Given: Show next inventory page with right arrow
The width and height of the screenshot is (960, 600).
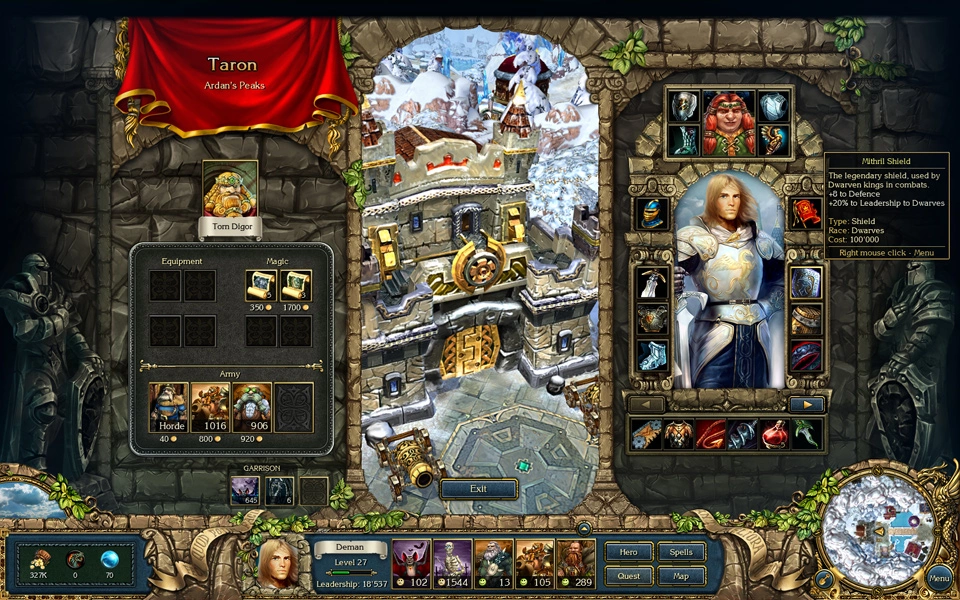Looking at the screenshot, I should [x=806, y=405].
